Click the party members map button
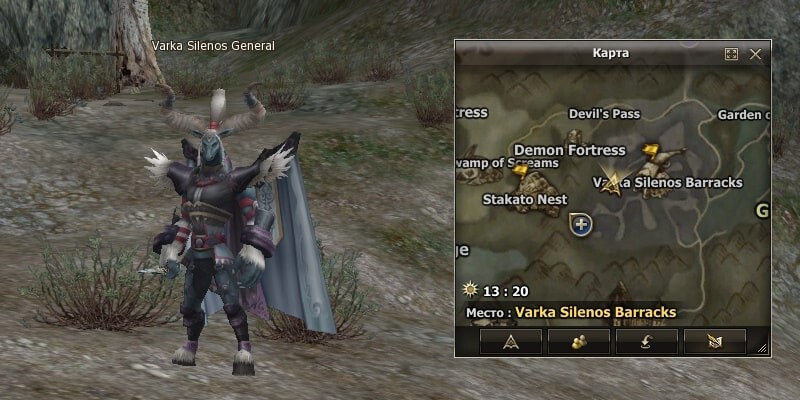 [x=580, y=341]
